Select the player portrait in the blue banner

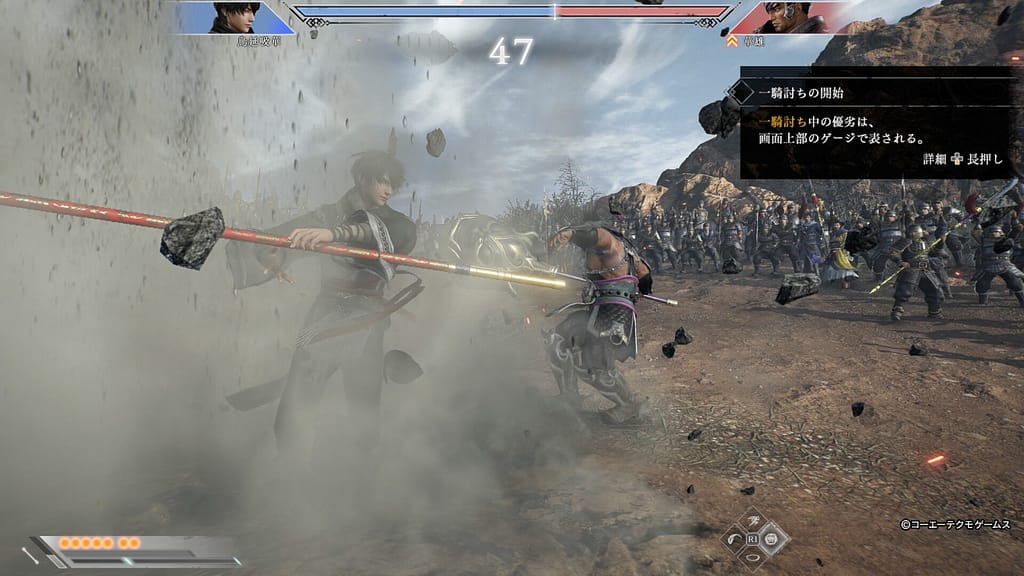pos(236,18)
